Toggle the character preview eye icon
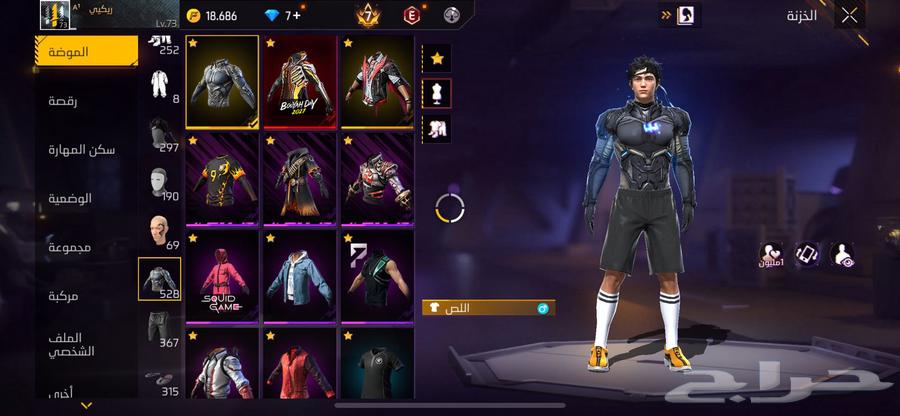This screenshot has height=416, width=900. click(x=846, y=254)
